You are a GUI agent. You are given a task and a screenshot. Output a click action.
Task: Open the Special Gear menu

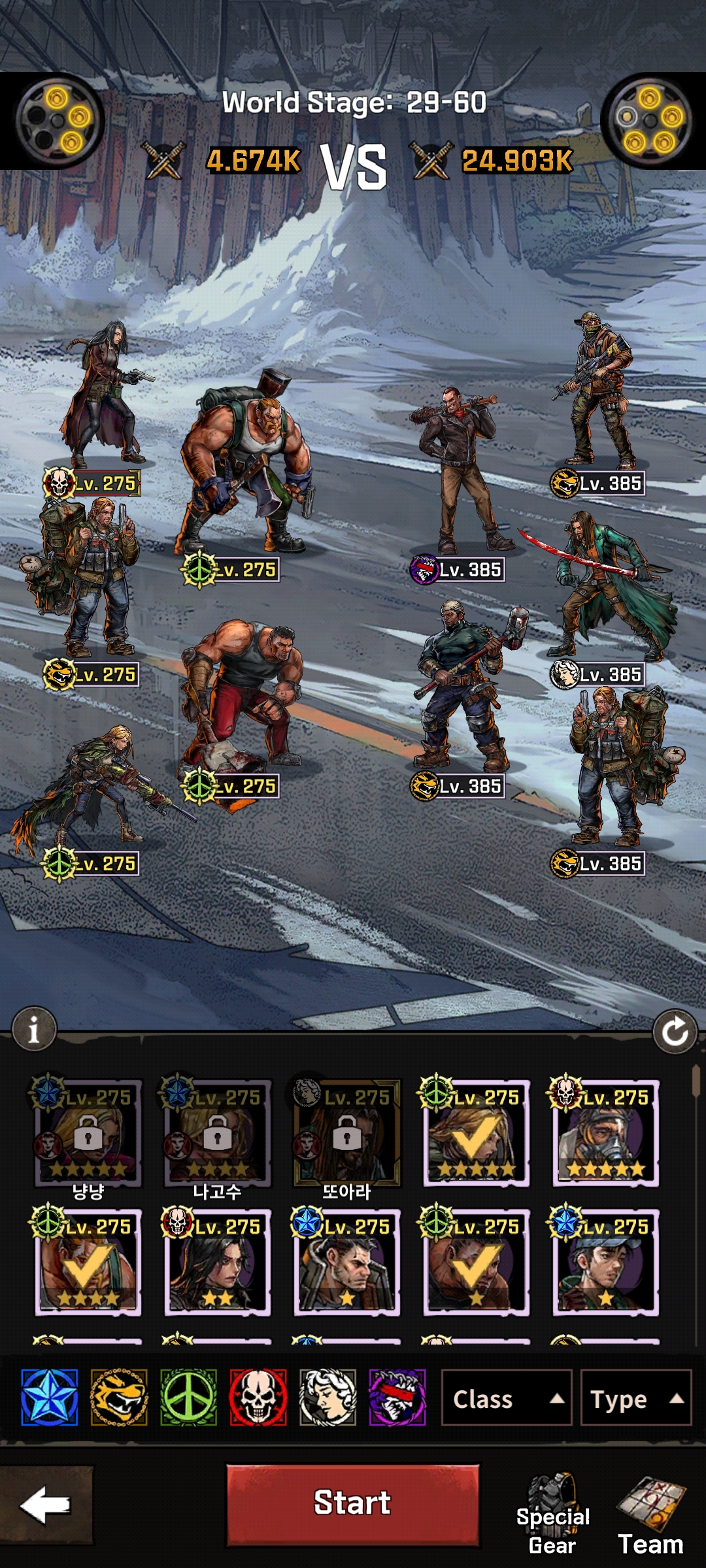coord(553,1514)
